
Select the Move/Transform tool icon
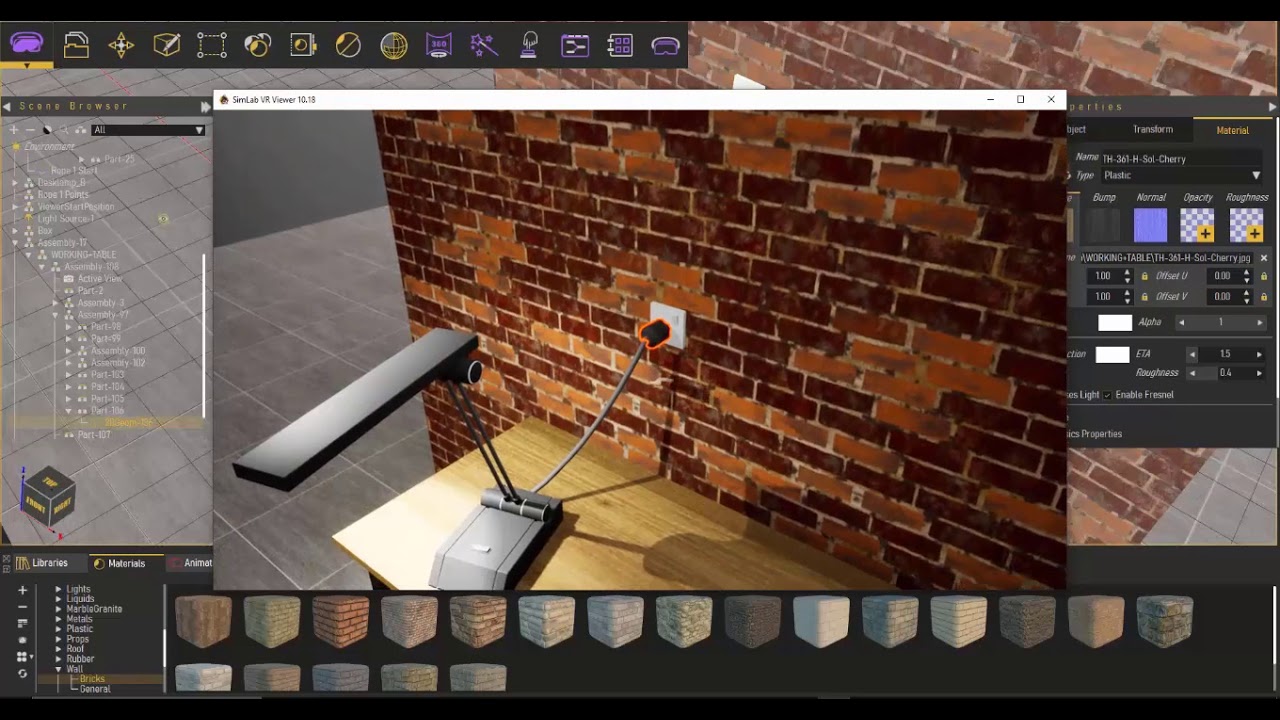121,45
